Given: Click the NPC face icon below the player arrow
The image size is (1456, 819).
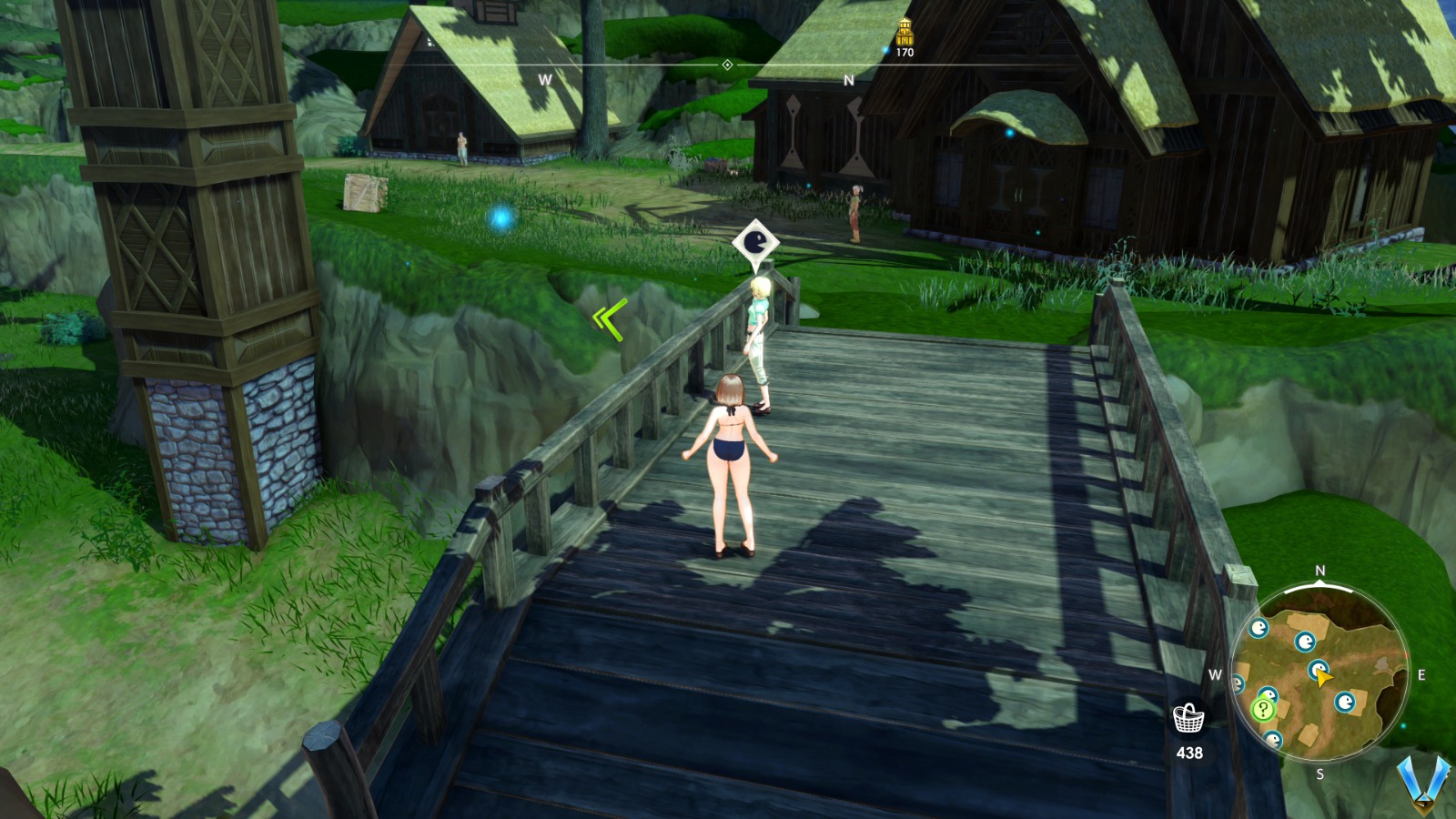Looking at the screenshot, I should click(1347, 701).
